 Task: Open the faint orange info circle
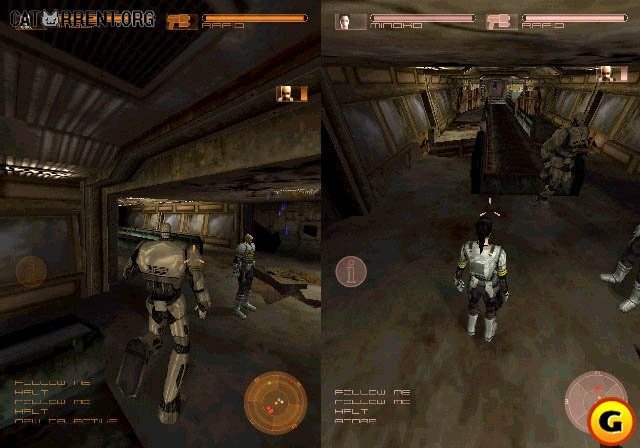click(x=30, y=270)
